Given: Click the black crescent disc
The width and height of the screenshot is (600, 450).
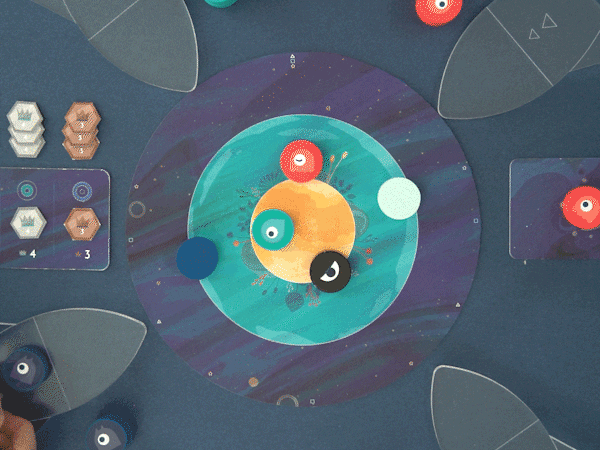Looking at the screenshot, I should [330, 270].
